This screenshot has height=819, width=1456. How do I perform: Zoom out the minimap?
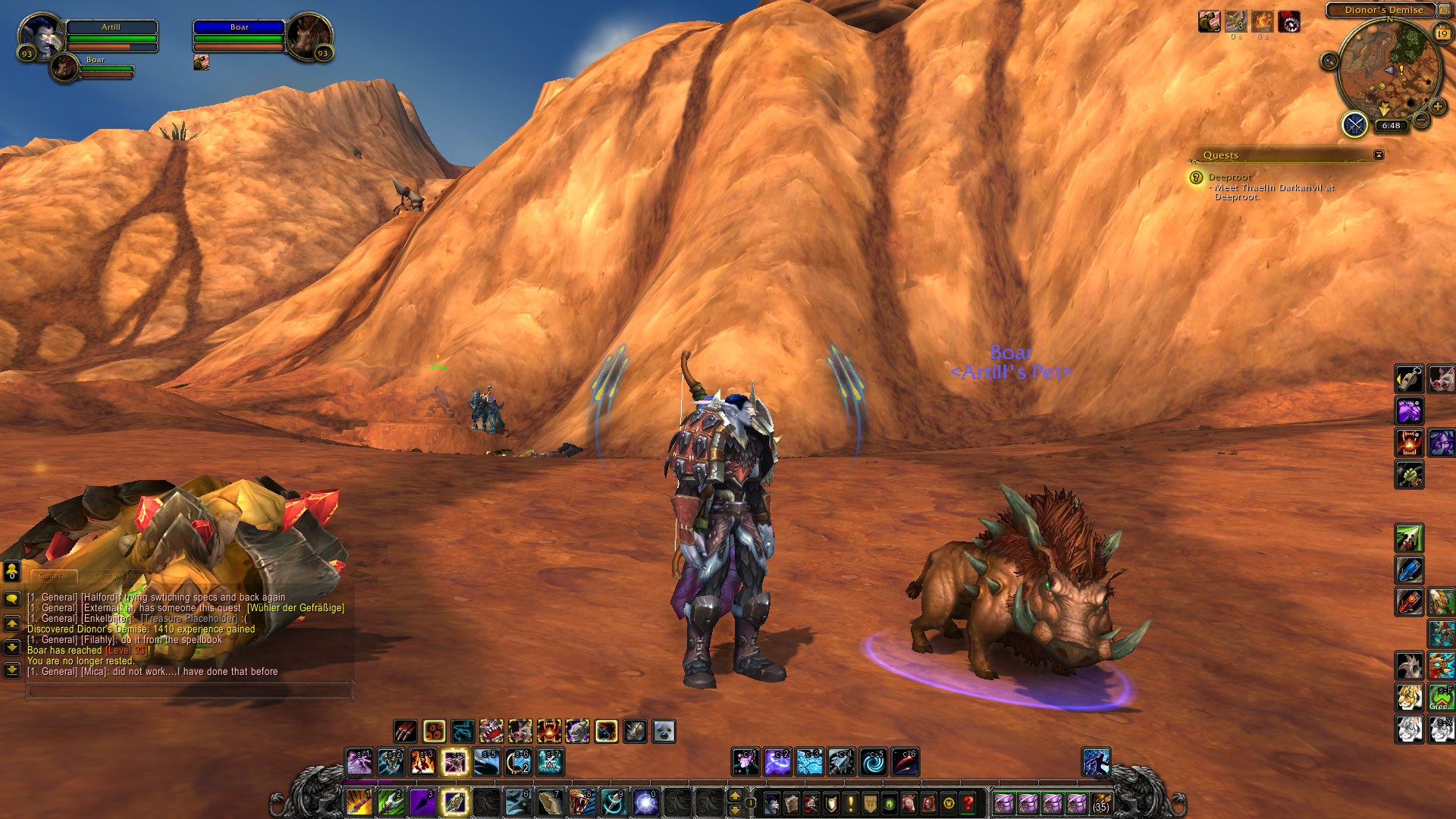[1422, 120]
